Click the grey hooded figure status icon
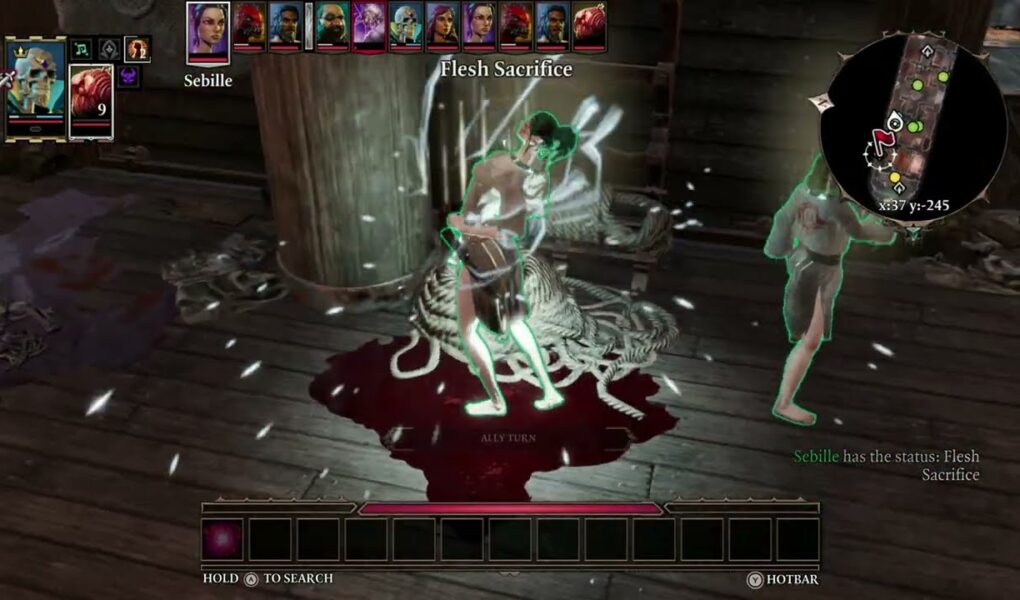The width and height of the screenshot is (1020, 600). (x=109, y=48)
